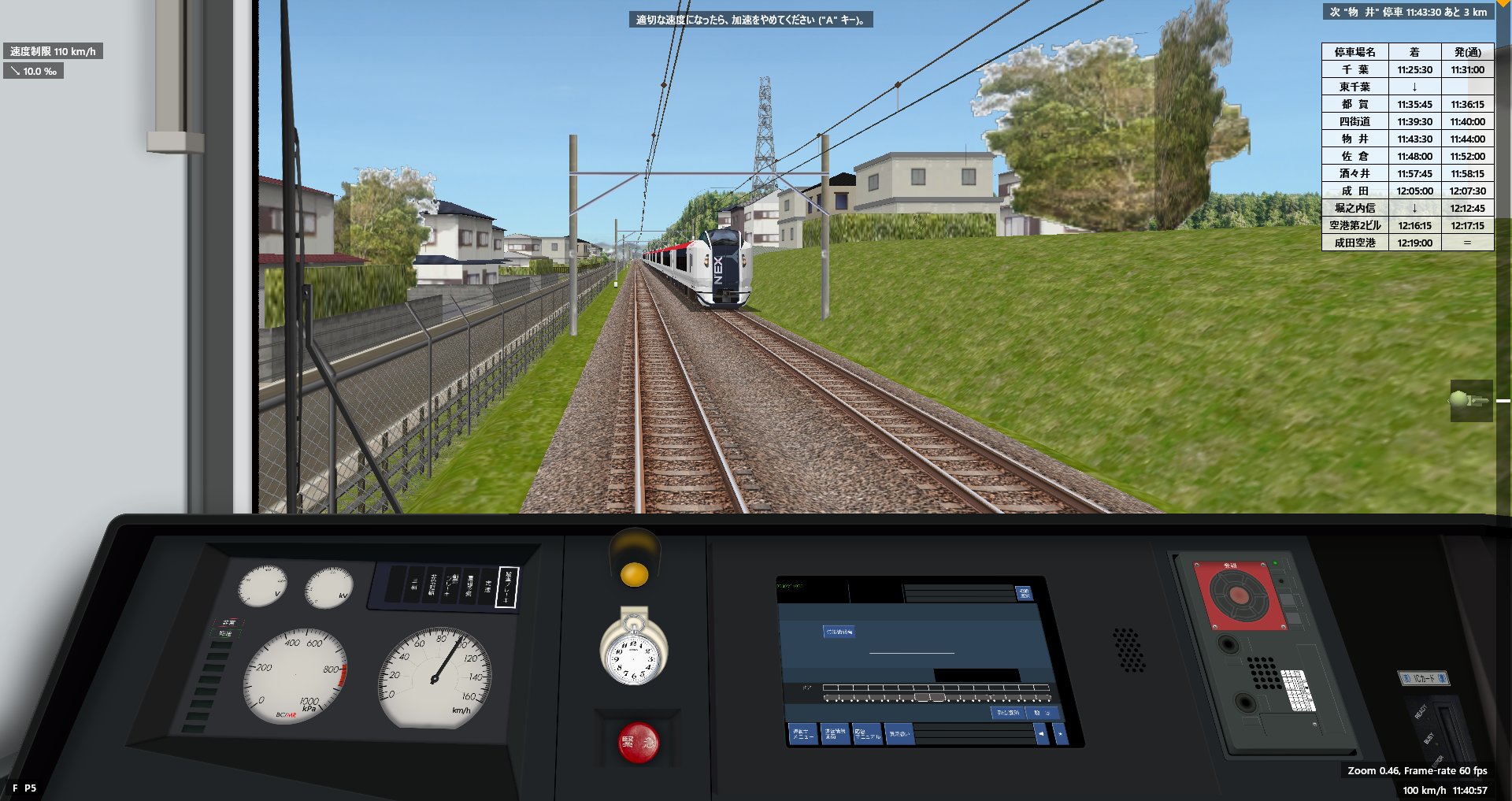Click the info-message button on the monitor screen
The height and width of the screenshot is (801, 1512).
click(x=839, y=632)
